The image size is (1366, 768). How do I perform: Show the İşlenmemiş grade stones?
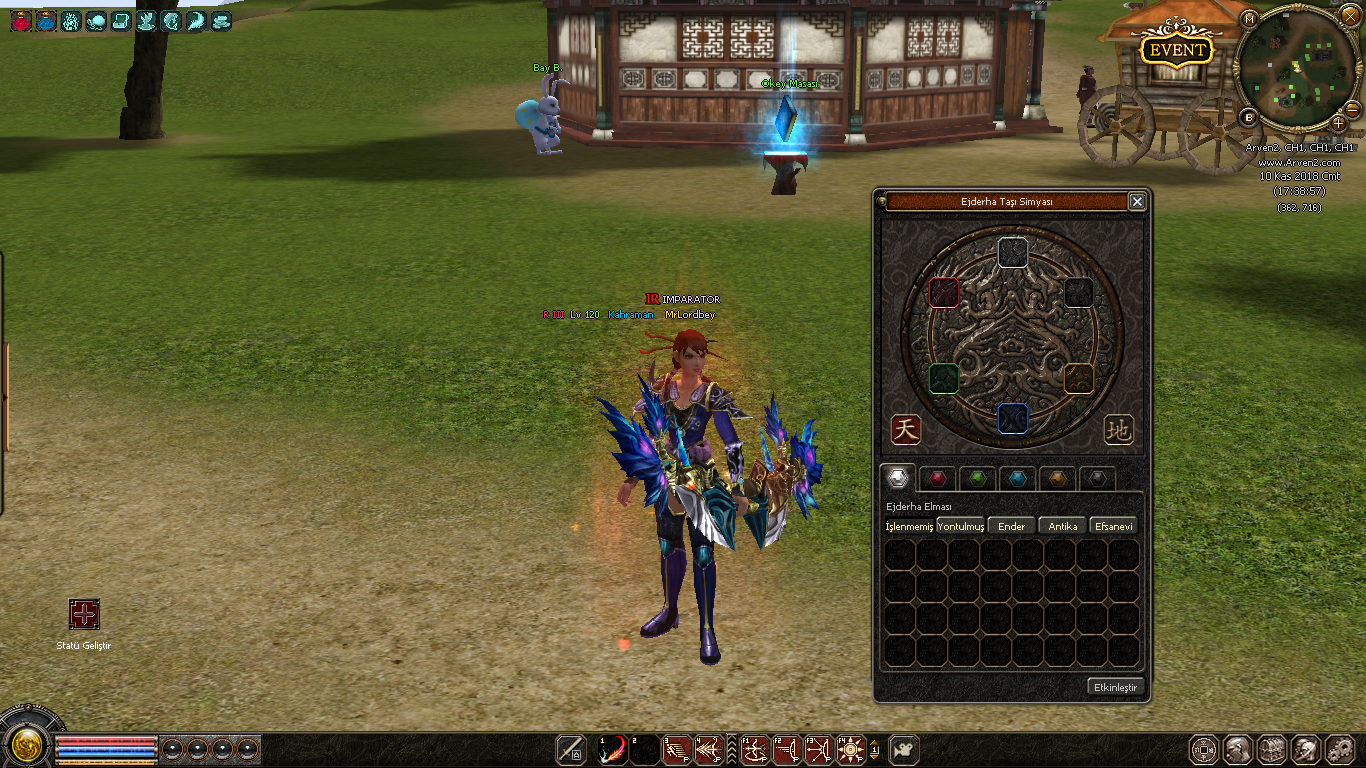[909, 526]
